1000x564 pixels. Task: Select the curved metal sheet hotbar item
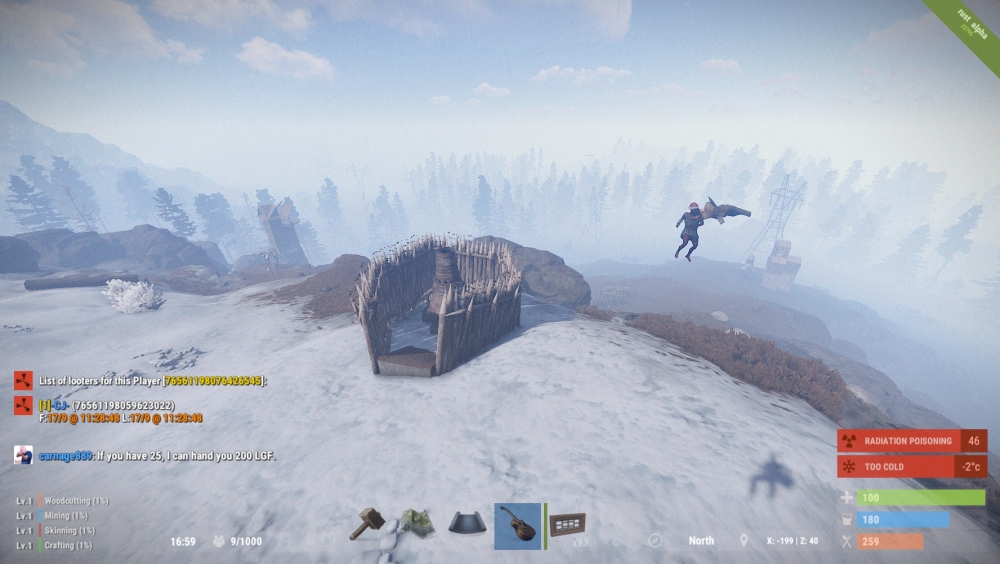tap(467, 524)
